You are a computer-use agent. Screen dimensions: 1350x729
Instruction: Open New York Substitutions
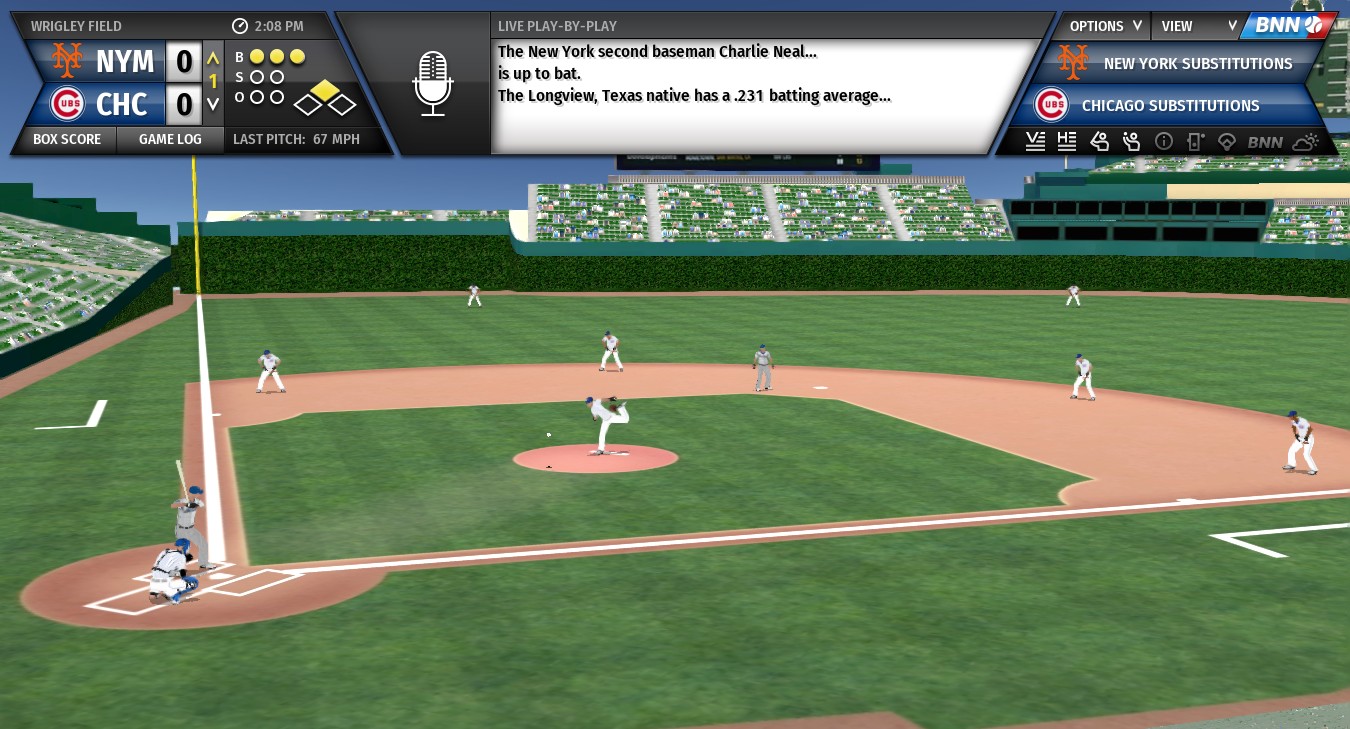click(x=1197, y=64)
